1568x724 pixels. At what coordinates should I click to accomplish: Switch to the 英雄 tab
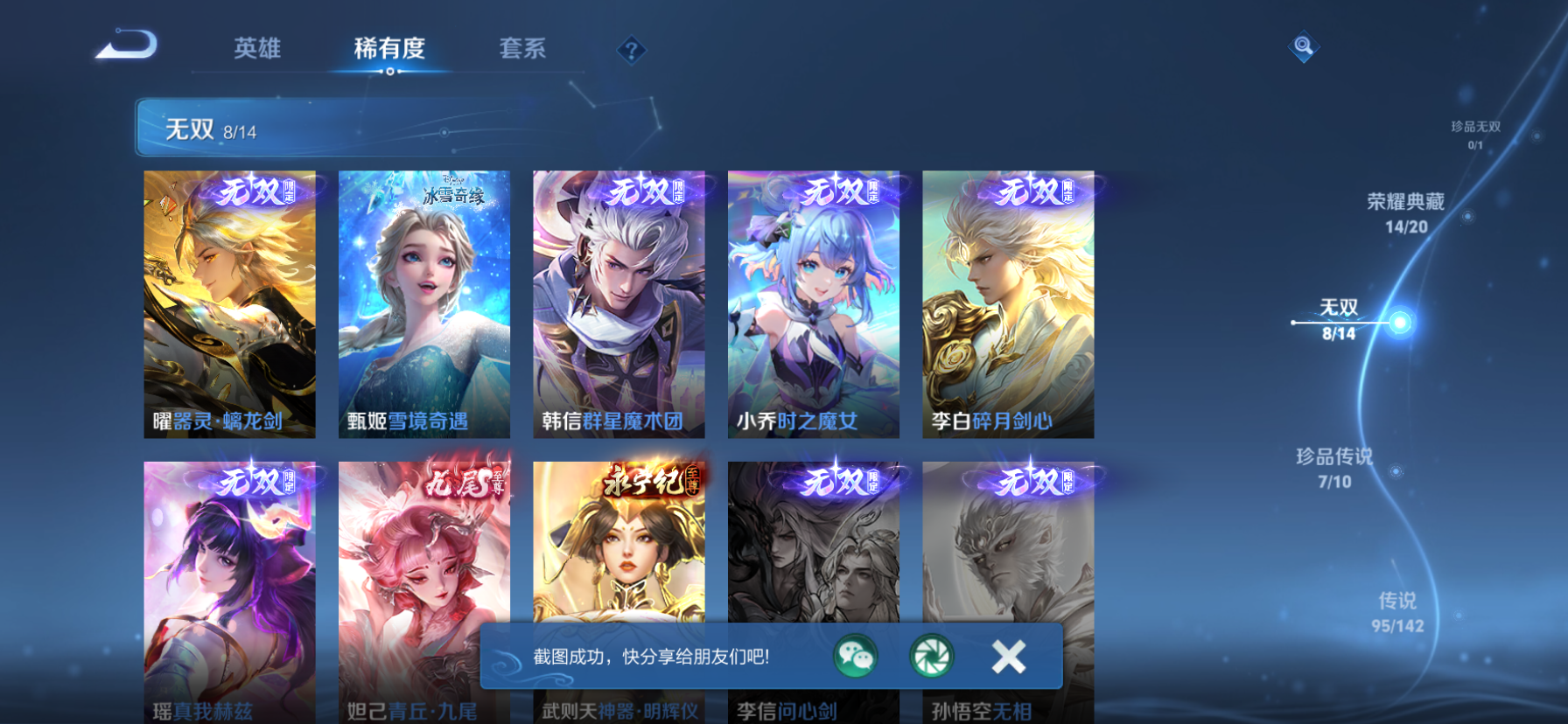(x=255, y=50)
